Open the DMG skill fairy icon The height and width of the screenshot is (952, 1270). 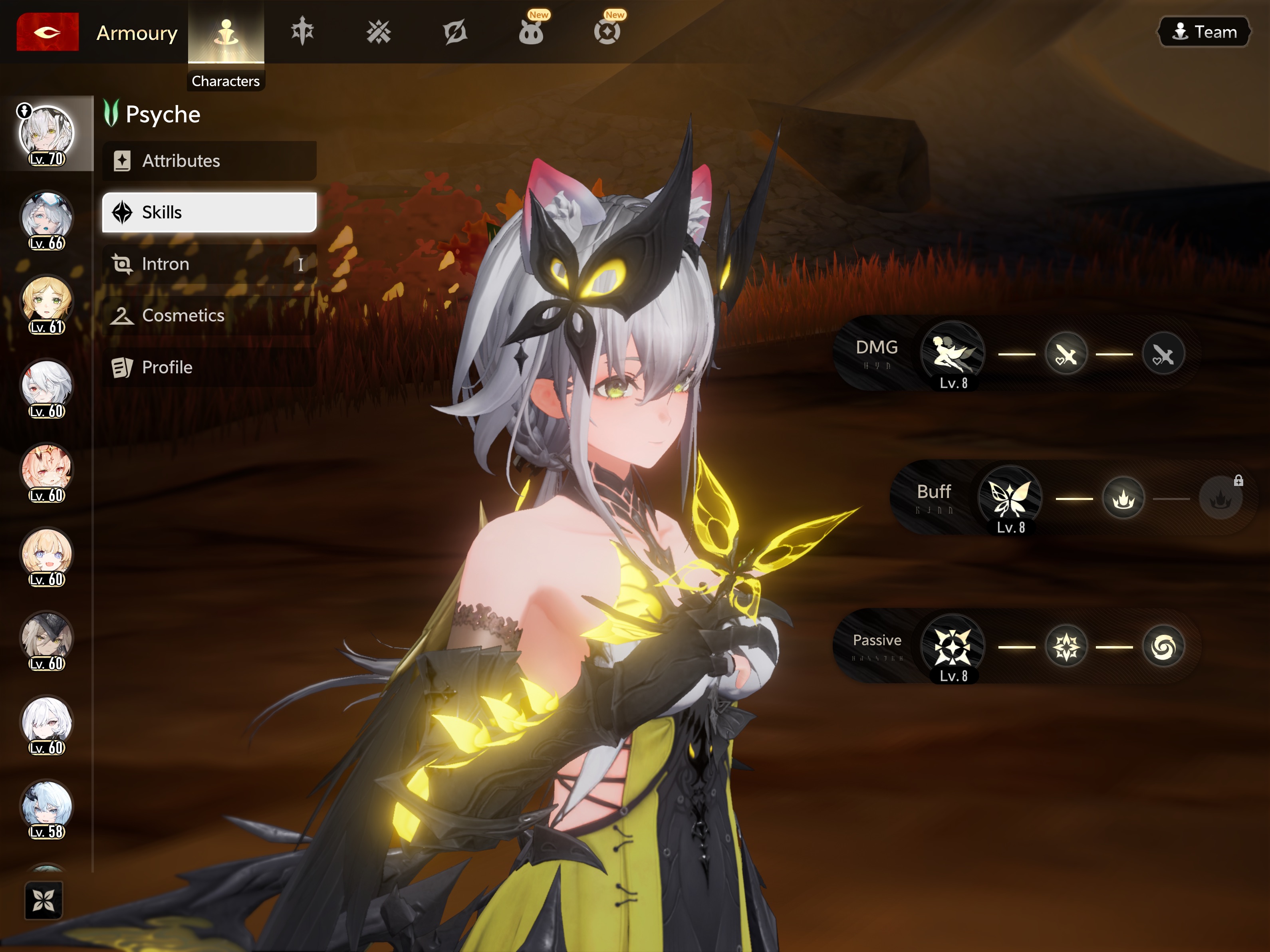(952, 353)
